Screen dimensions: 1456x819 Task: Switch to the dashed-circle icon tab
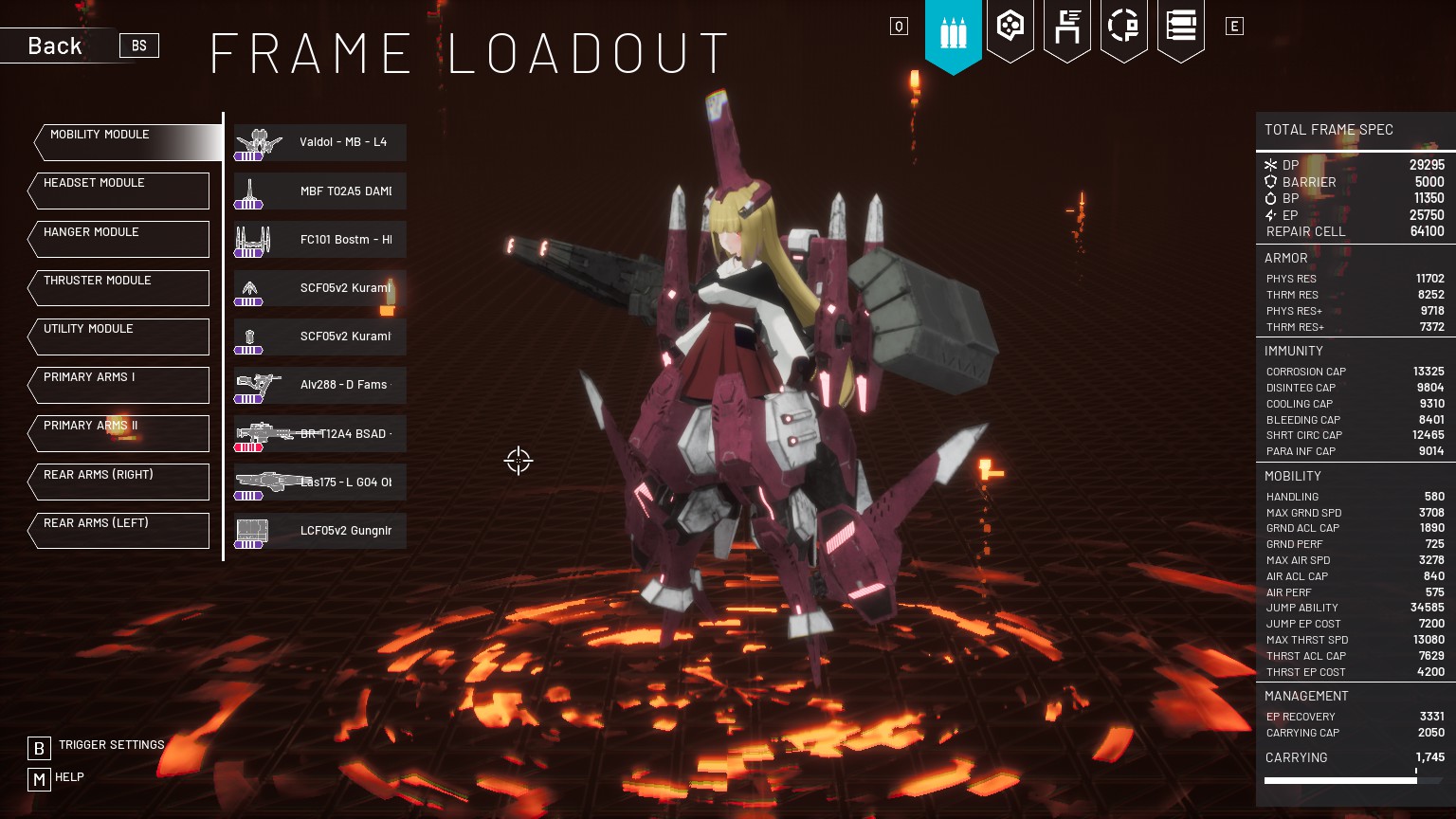1123,27
